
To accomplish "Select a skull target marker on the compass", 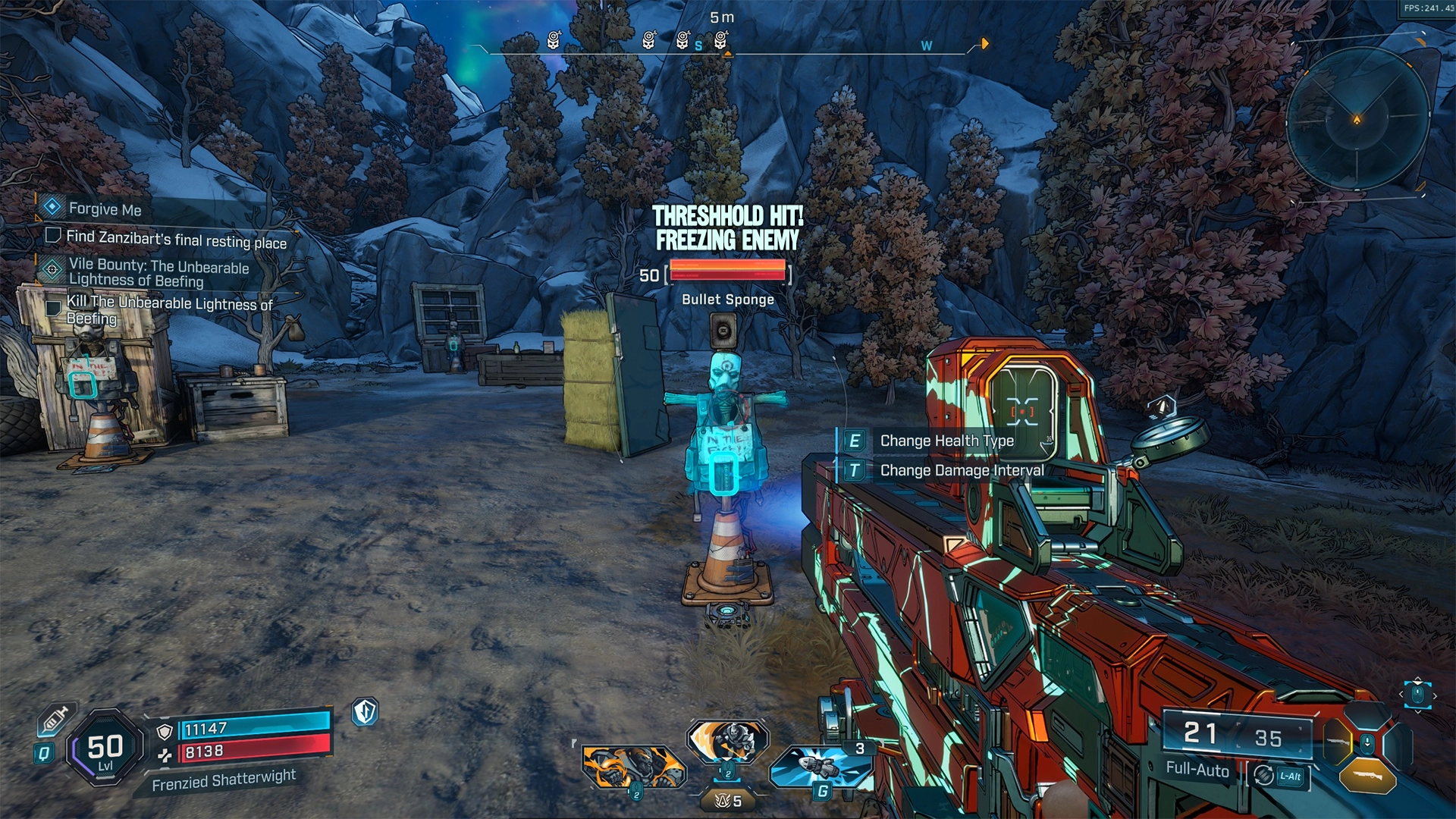I will pyautogui.click(x=554, y=39).
